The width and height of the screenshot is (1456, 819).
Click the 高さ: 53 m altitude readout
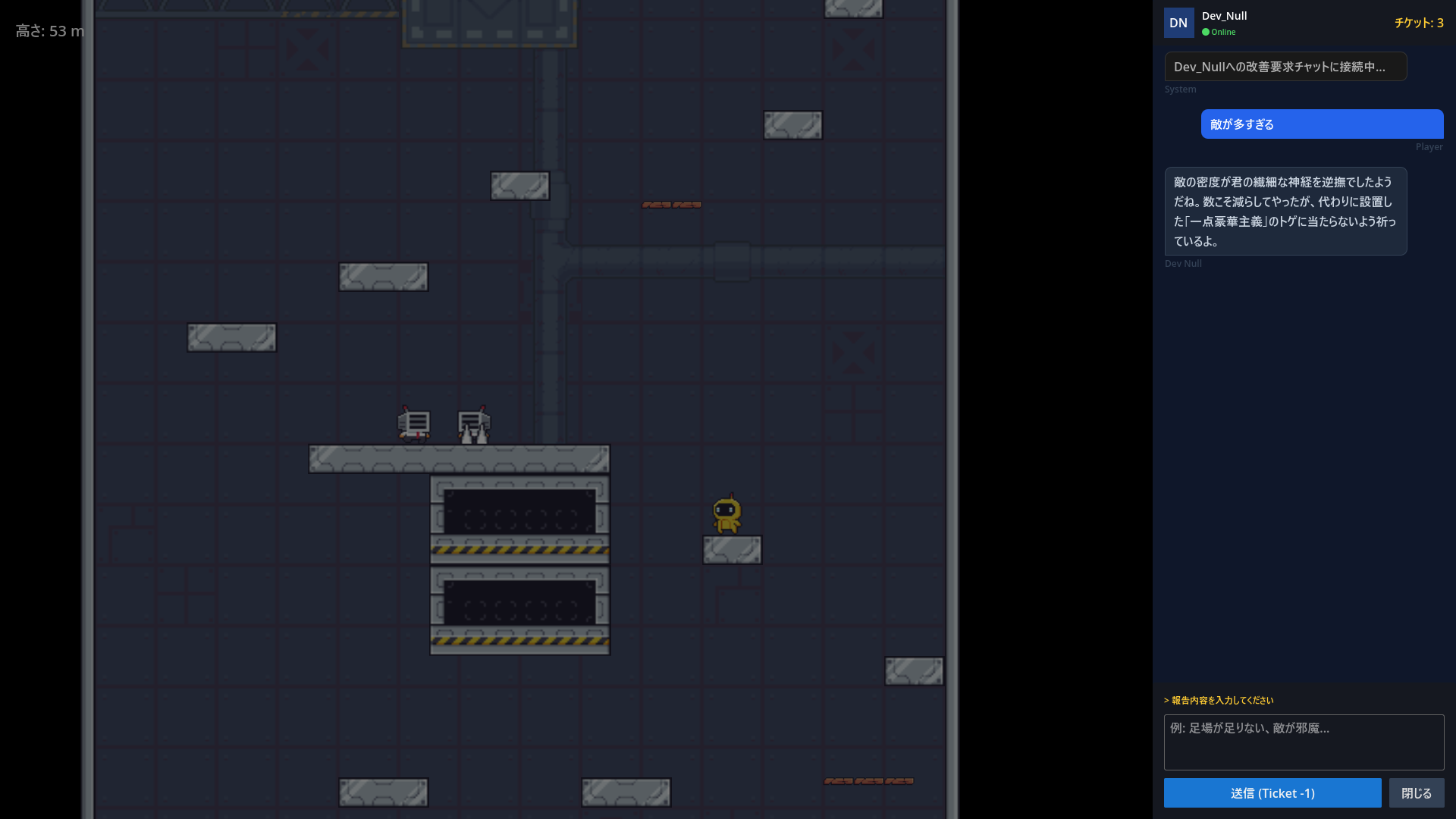[x=49, y=32]
